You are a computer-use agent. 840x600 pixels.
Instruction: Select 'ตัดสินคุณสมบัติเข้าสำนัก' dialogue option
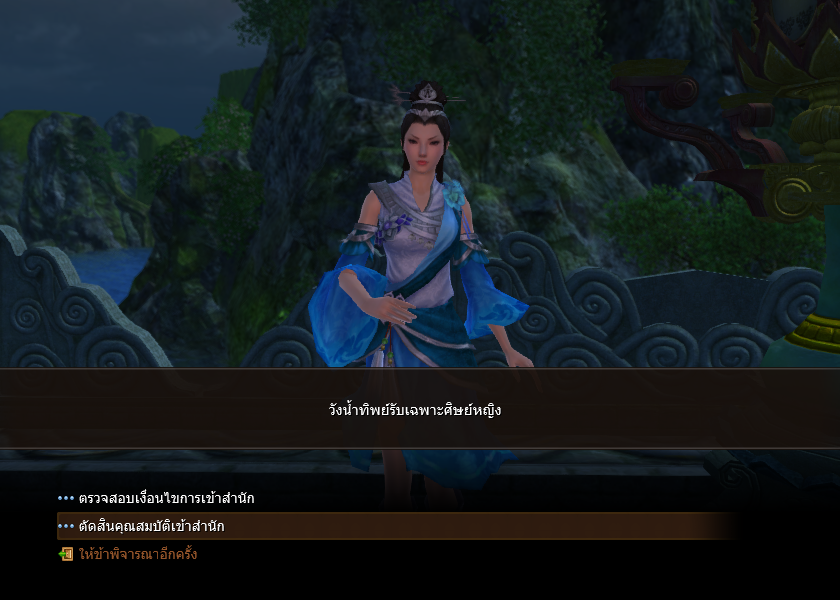click(151, 526)
